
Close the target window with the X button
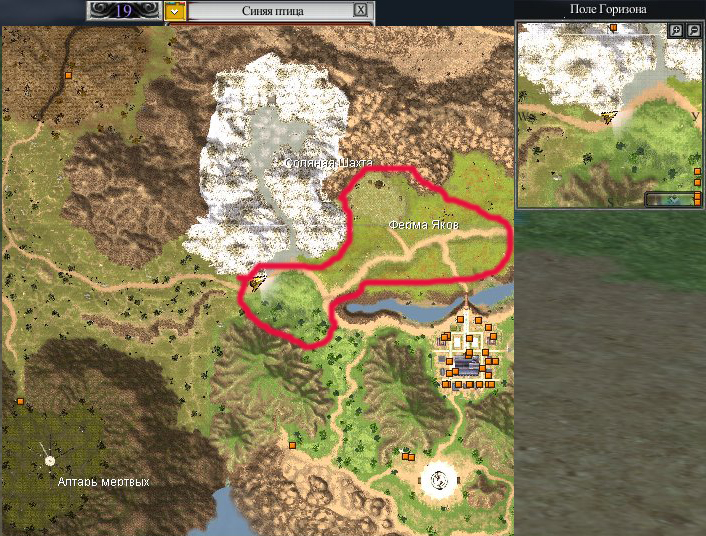(x=360, y=11)
